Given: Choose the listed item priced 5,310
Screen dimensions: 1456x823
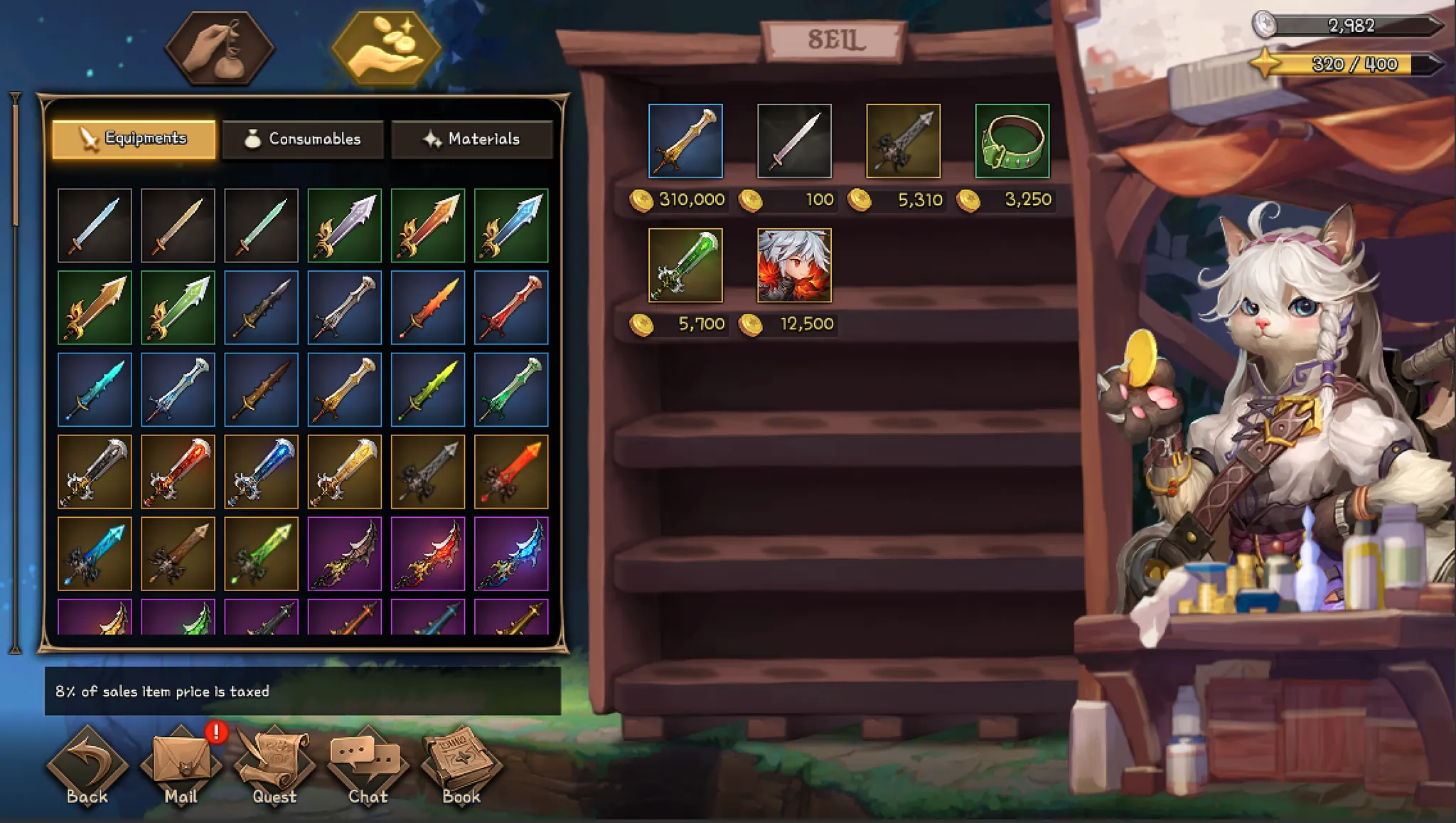Looking at the screenshot, I should [903, 141].
